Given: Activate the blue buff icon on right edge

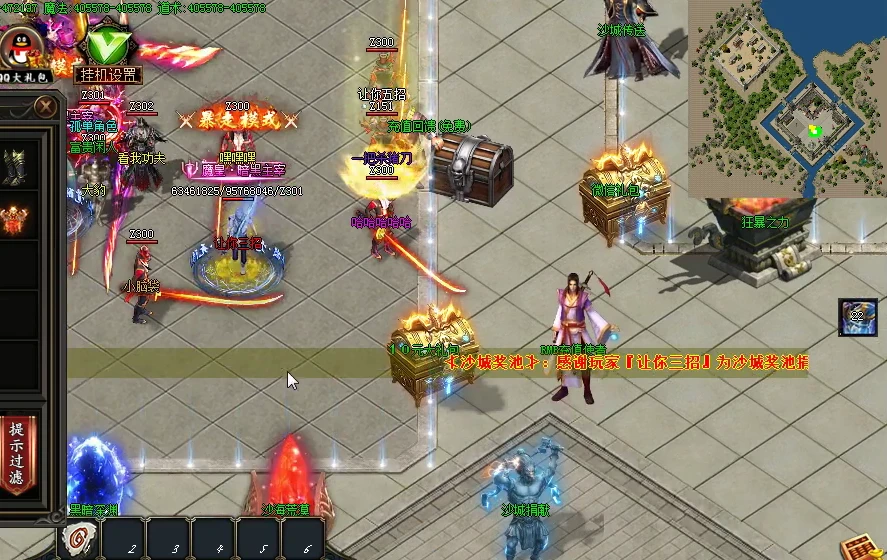Looking at the screenshot, I should [858, 316].
